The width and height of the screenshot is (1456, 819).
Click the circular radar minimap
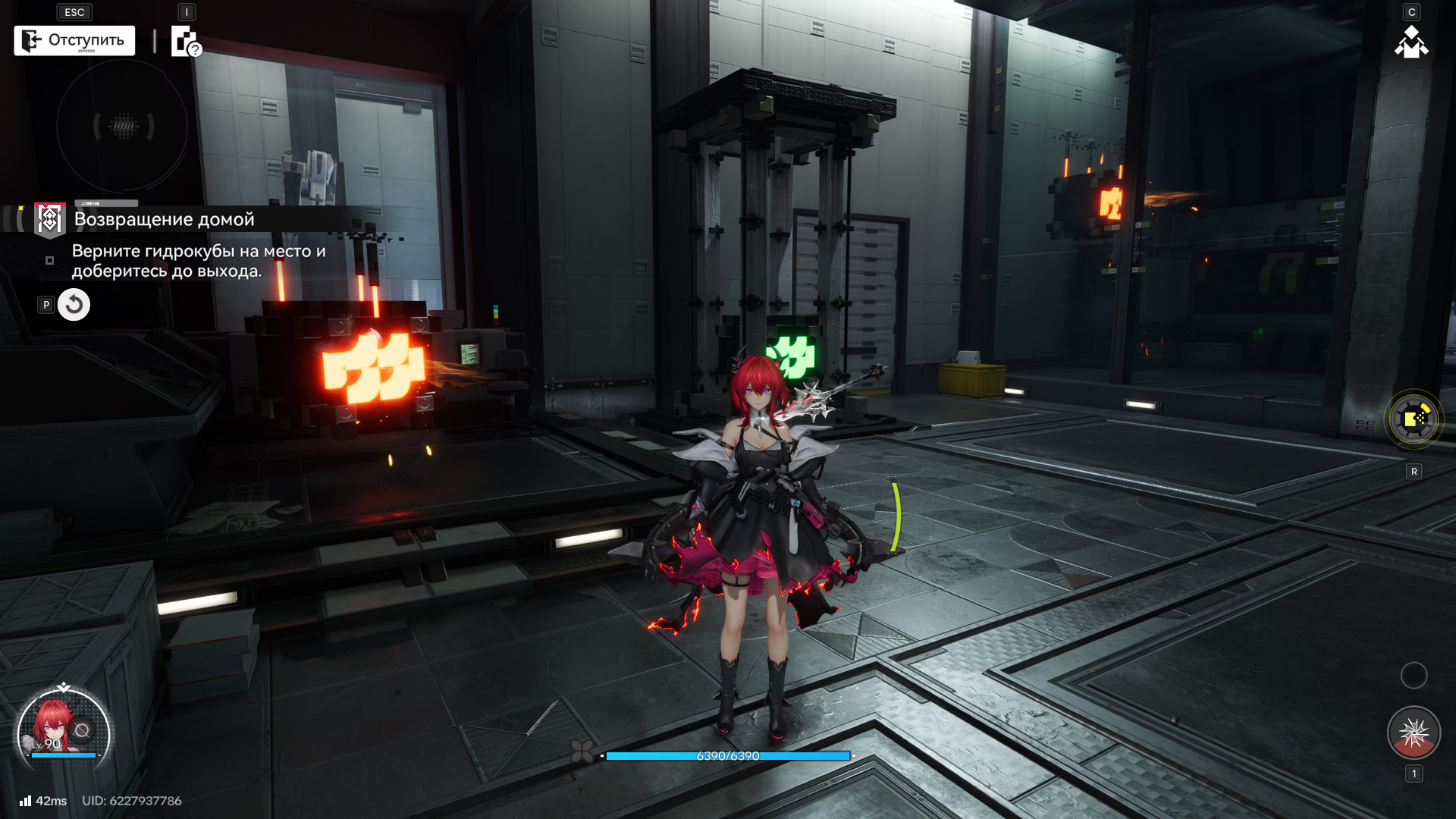[122, 126]
